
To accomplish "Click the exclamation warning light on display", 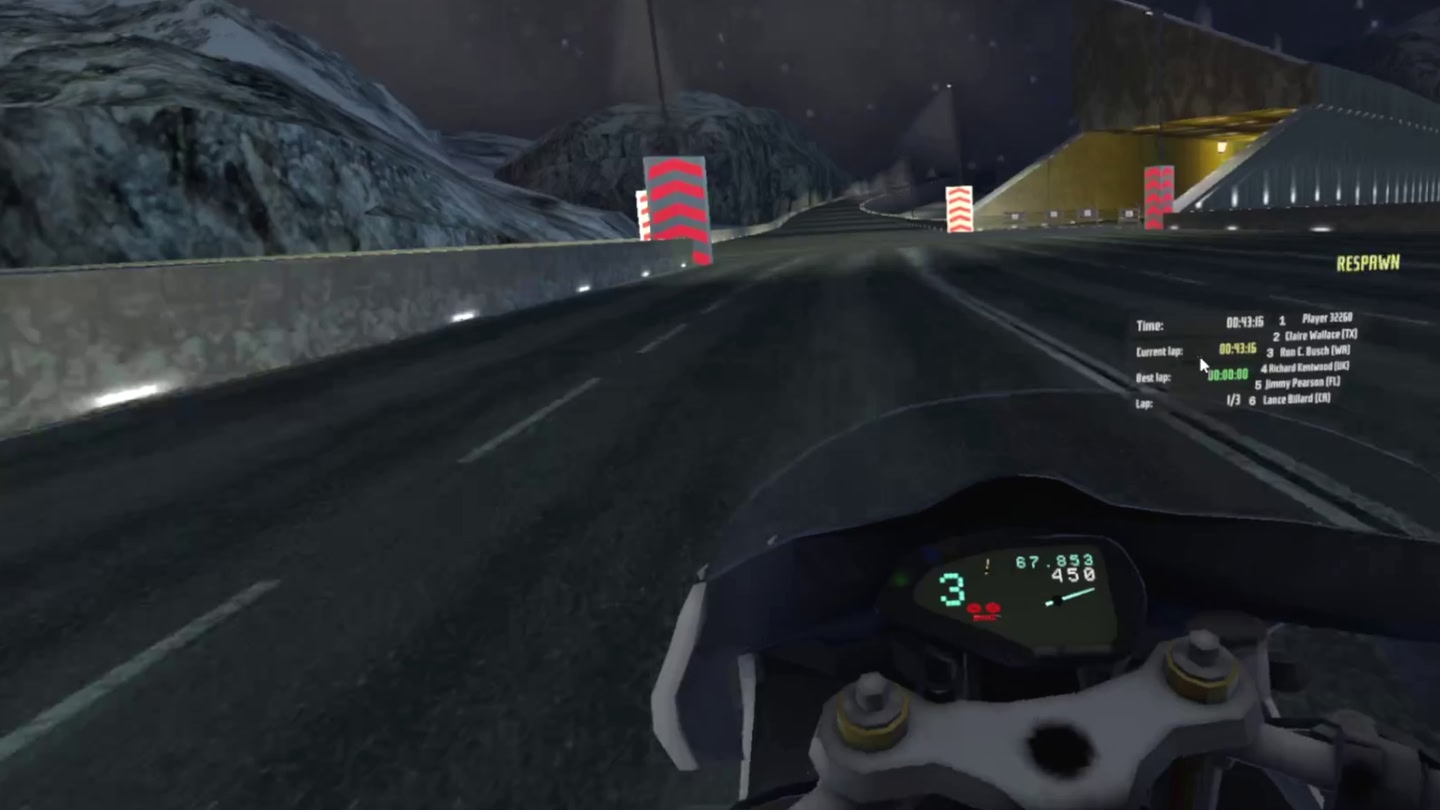I will 987,565.
